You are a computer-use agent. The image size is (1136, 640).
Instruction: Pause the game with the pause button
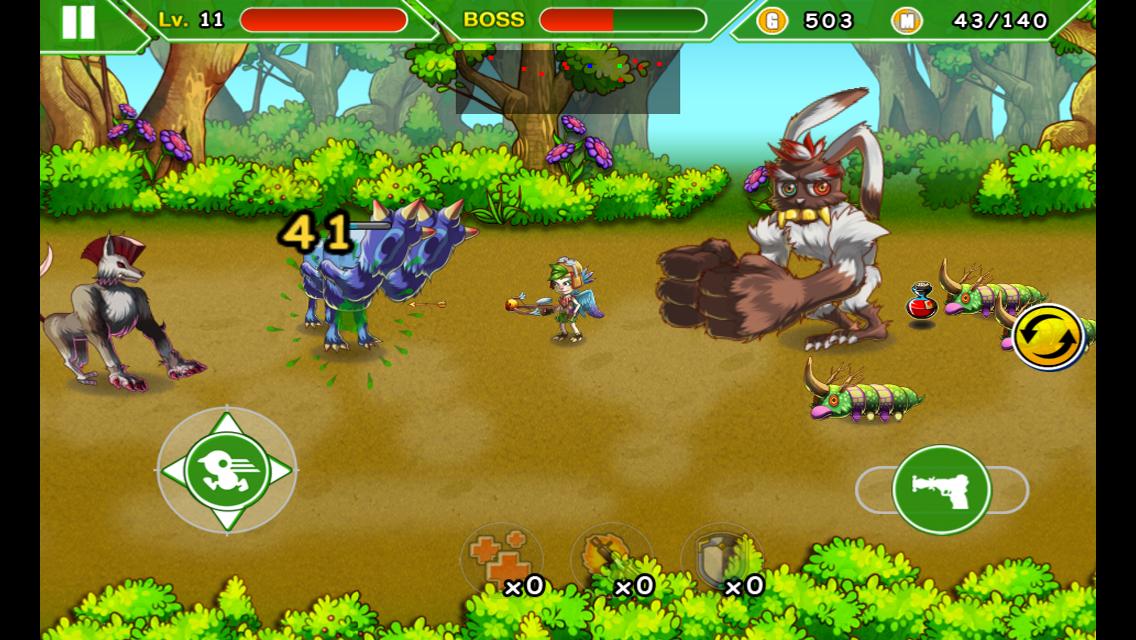[78, 21]
